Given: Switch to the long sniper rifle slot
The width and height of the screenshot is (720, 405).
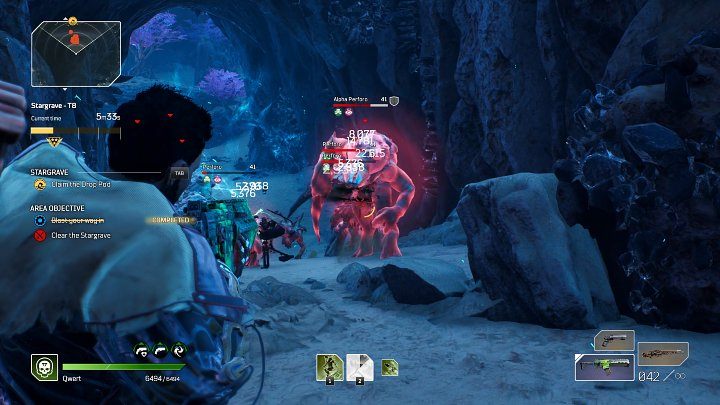Looking at the screenshot, I should (663, 353).
